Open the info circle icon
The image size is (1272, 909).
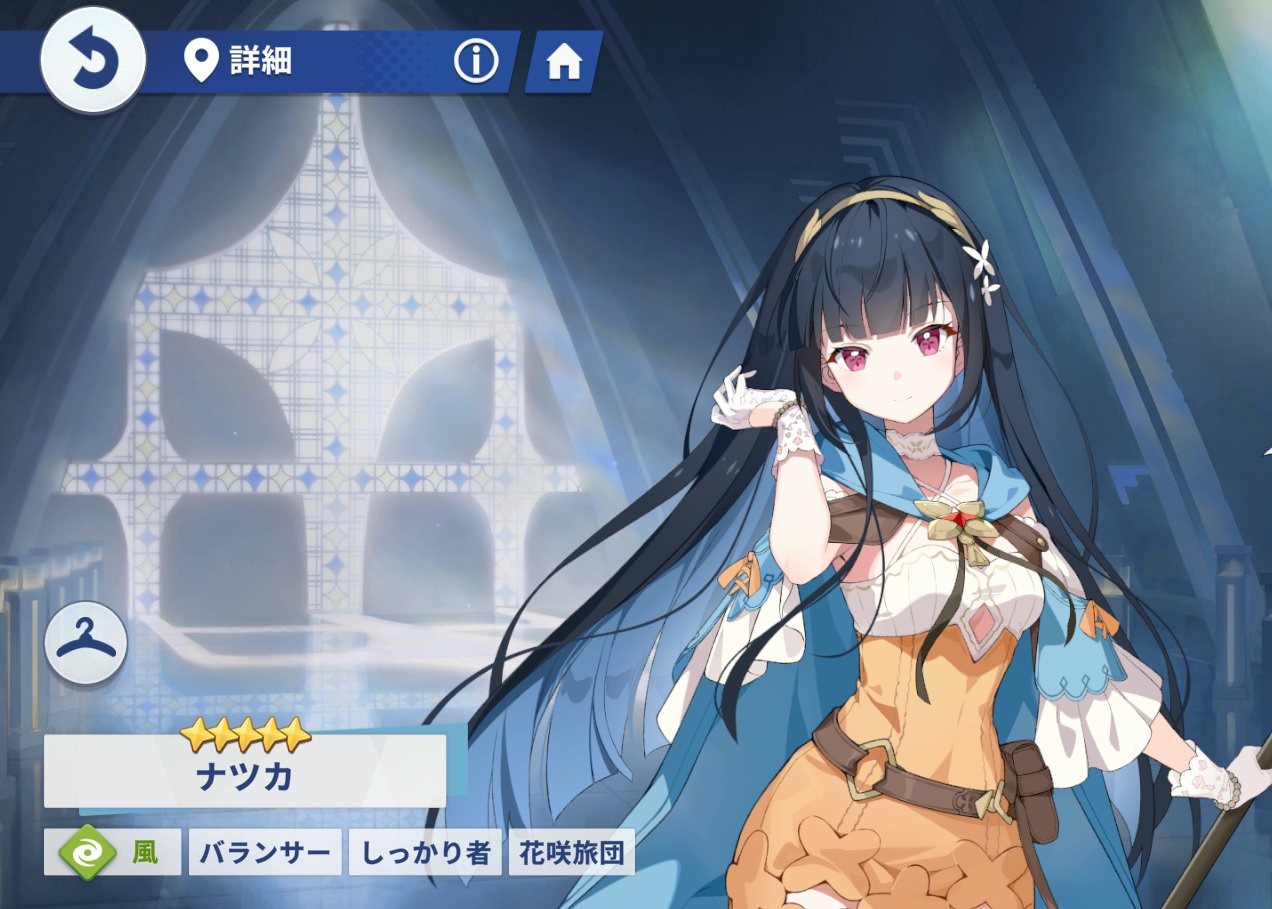(476, 62)
